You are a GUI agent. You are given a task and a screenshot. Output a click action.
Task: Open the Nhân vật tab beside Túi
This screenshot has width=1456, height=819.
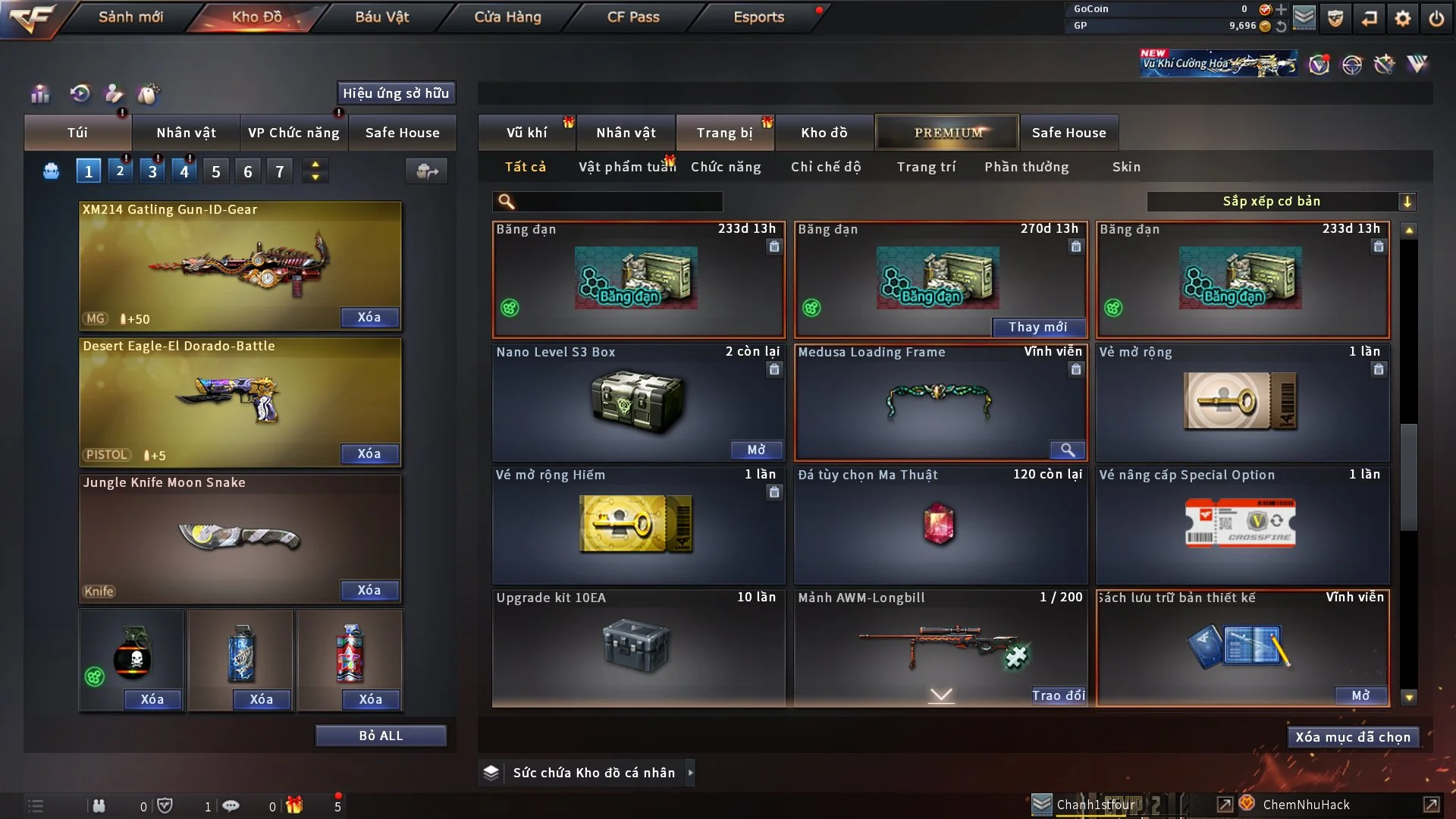point(186,133)
